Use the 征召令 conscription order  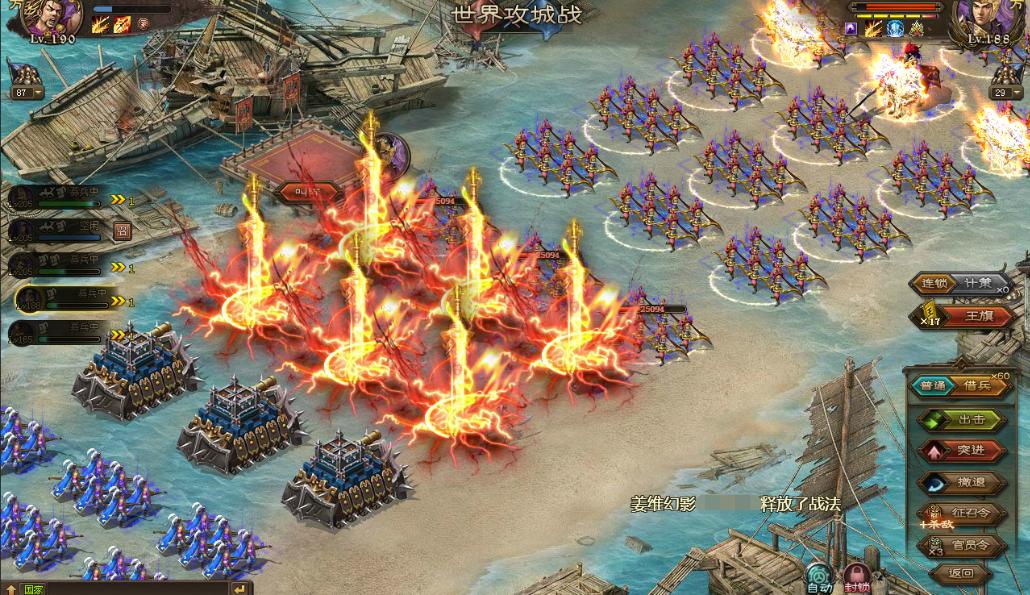pos(962,514)
